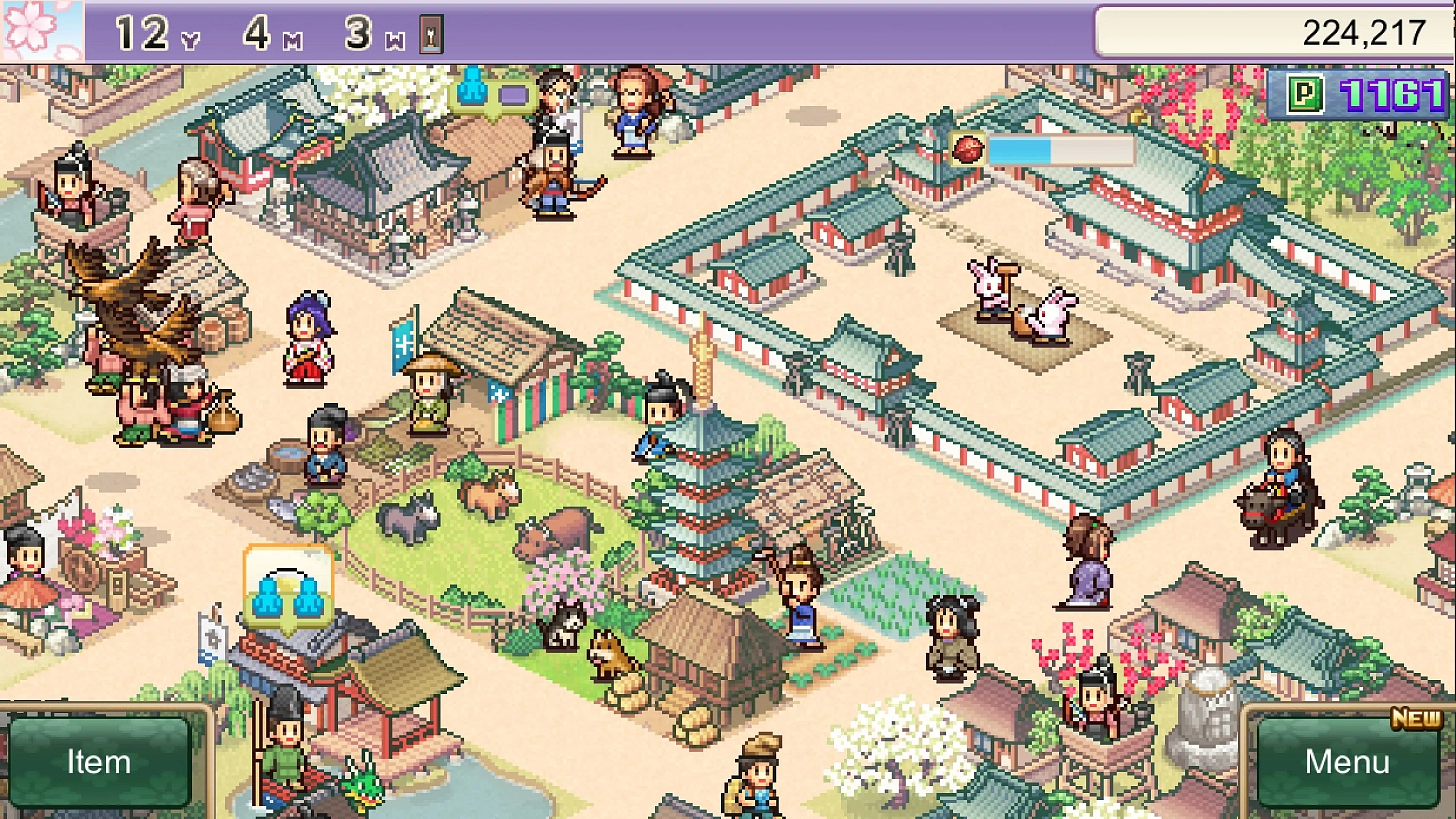The height and width of the screenshot is (819, 1456).
Task: Select the rider on horseback near the right edge
Action: click(1279, 485)
